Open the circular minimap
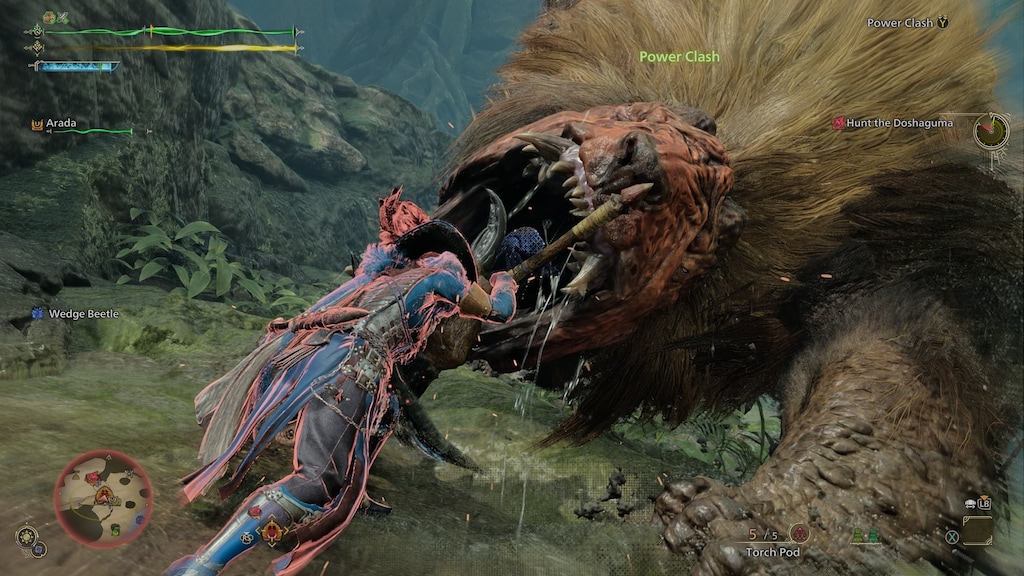This screenshot has height=576, width=1024. 103,498
